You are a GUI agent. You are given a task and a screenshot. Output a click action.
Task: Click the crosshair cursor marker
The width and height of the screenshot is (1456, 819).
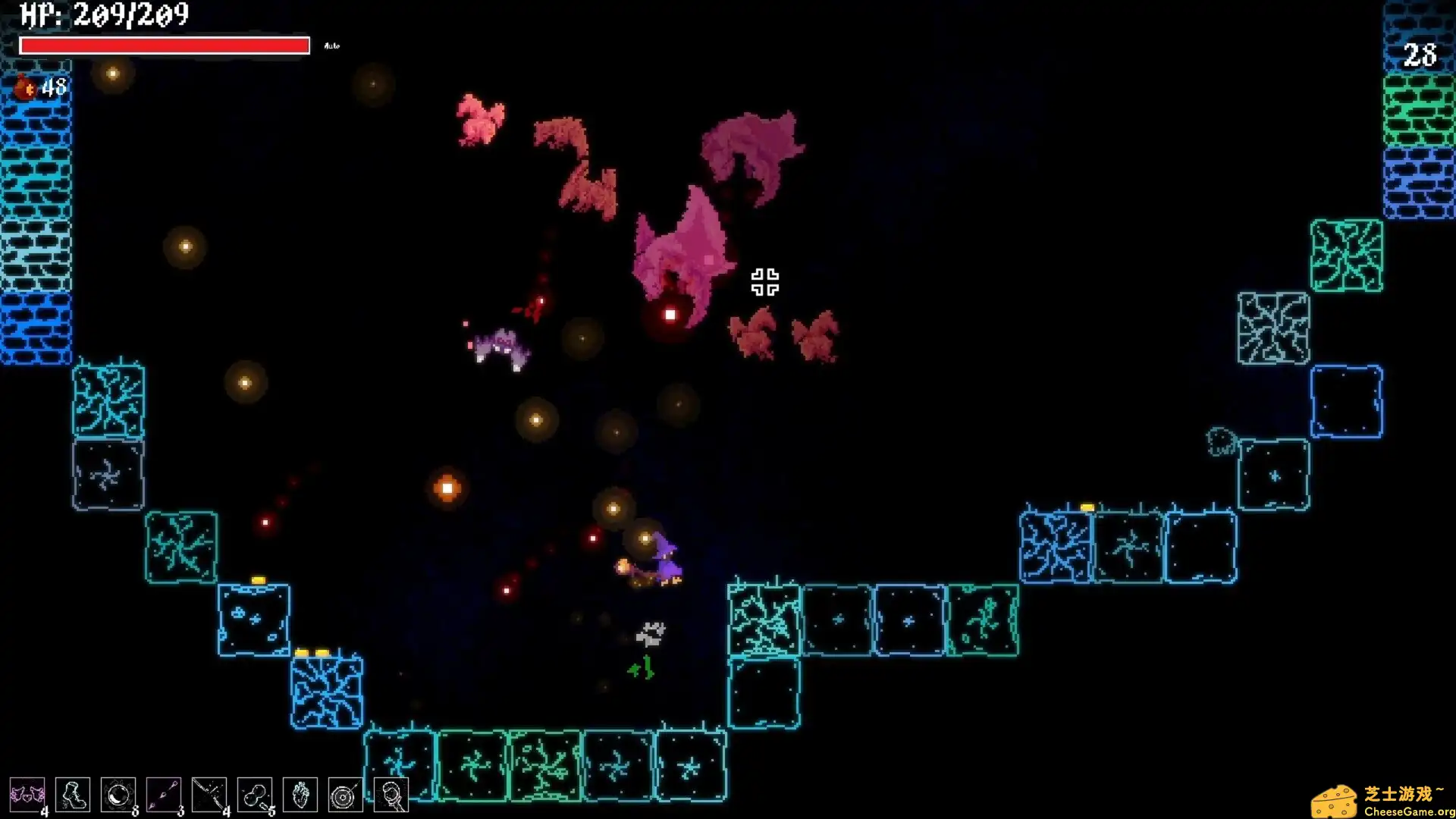click(x=764, y=282)
